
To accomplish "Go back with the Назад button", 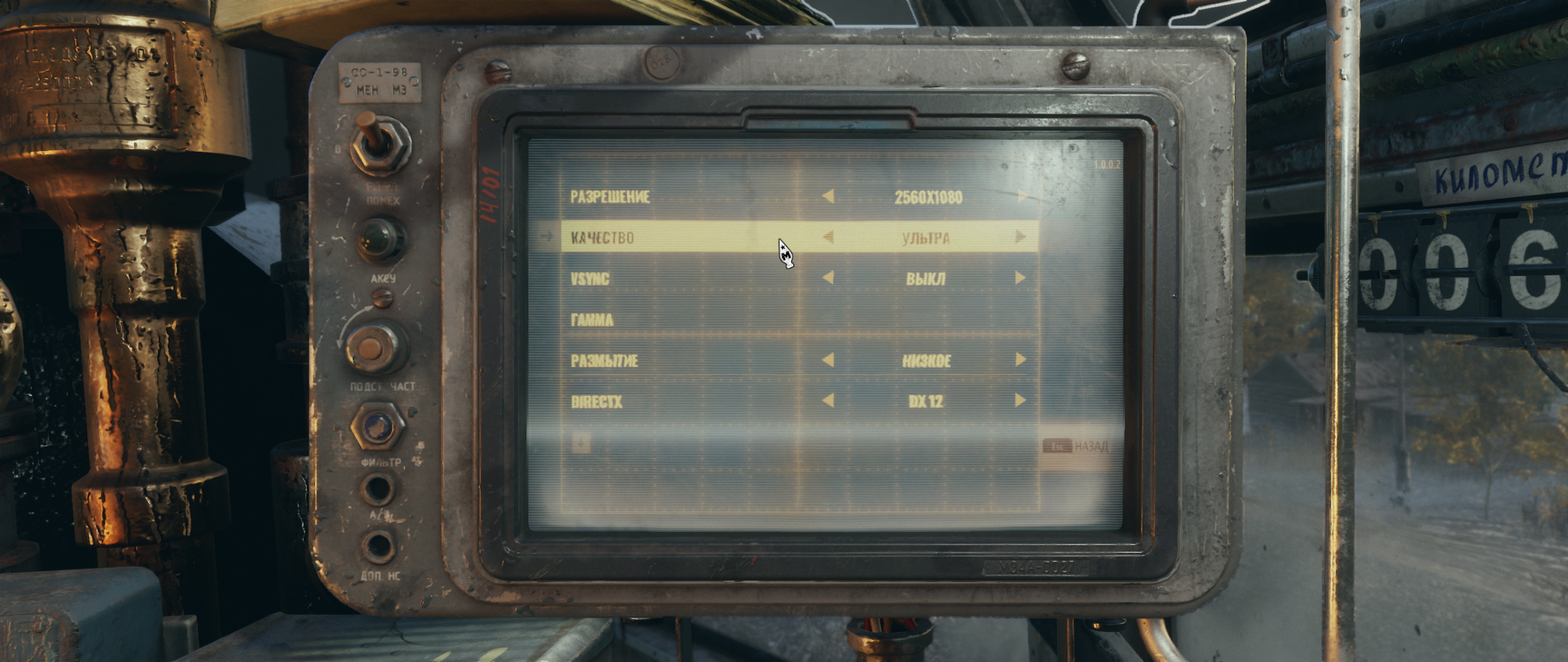I will pyautogui.click(x=1077, y=446).
